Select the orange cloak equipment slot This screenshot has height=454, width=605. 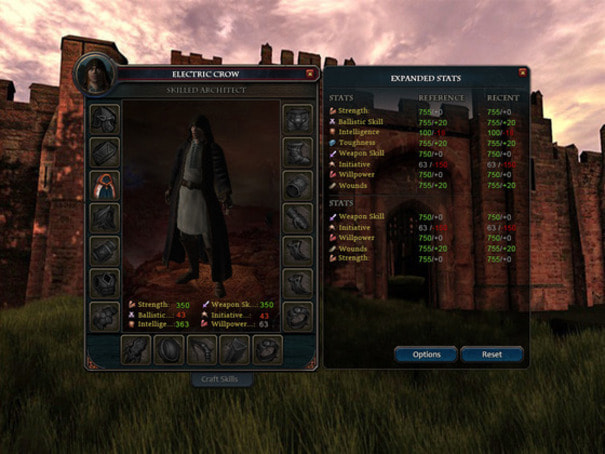pyautogui.click(x=105, y=185)
